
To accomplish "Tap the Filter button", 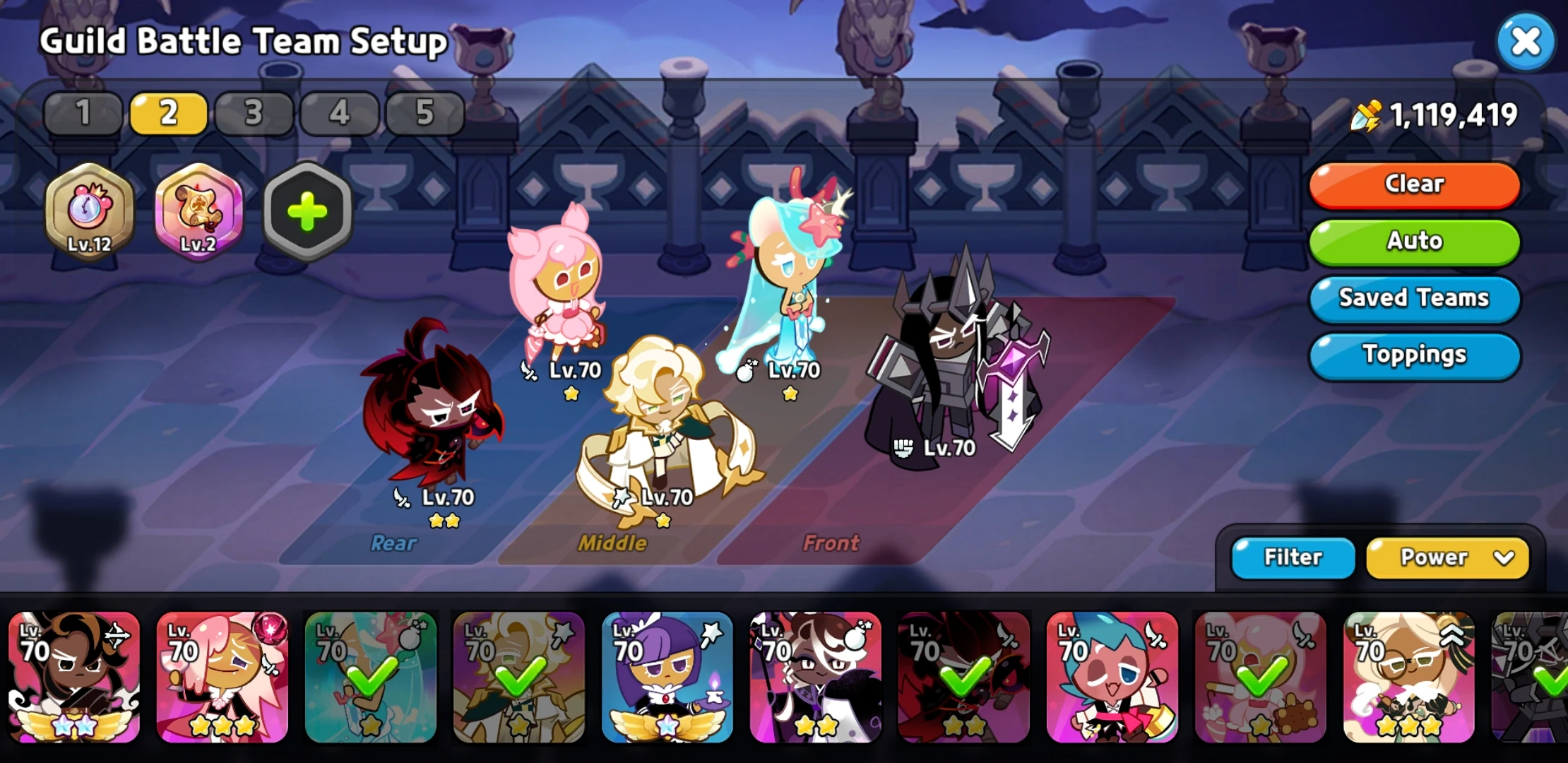I will coord(1292,557).
